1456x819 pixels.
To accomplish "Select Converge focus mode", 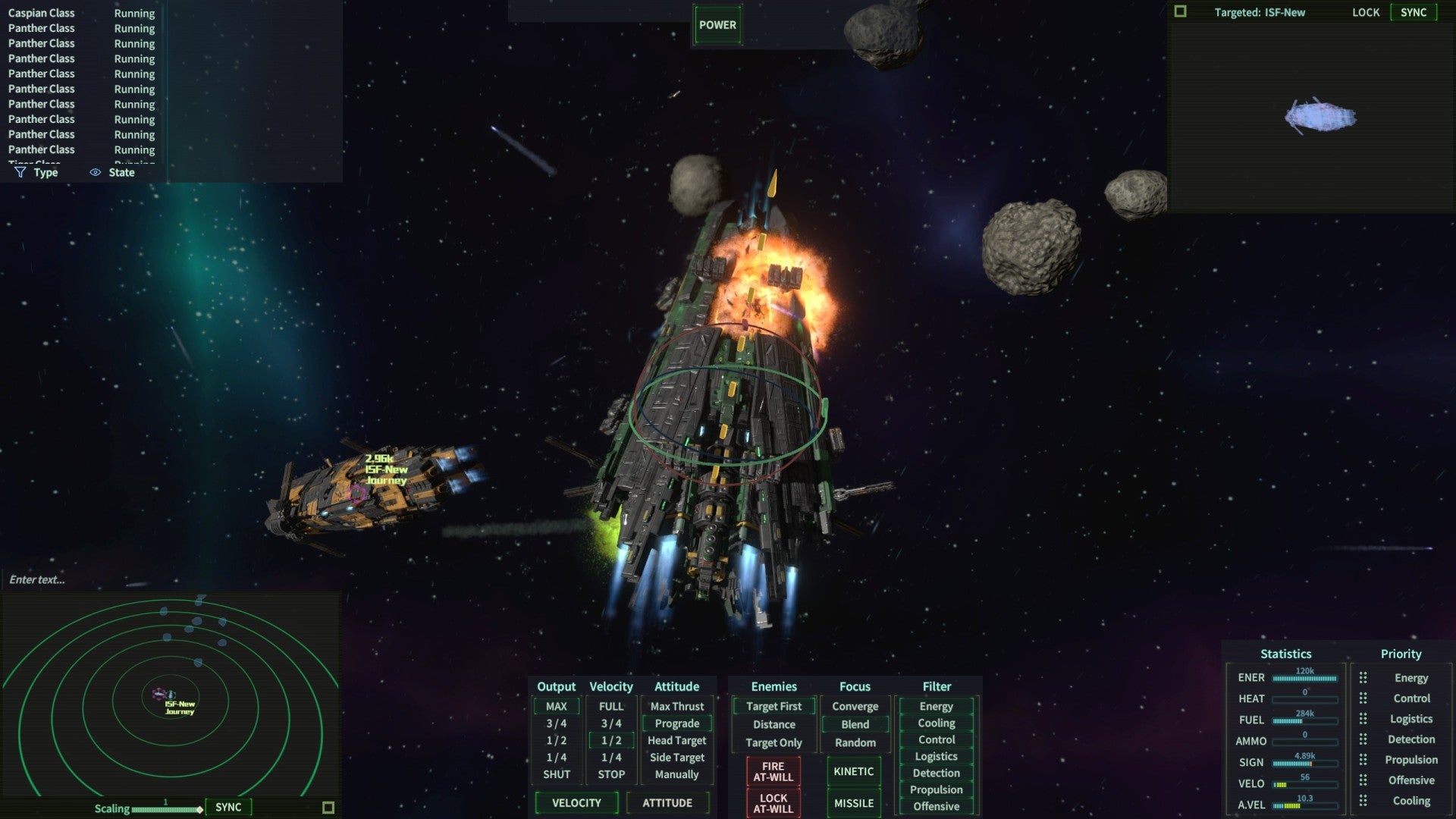I will (855, 706).
